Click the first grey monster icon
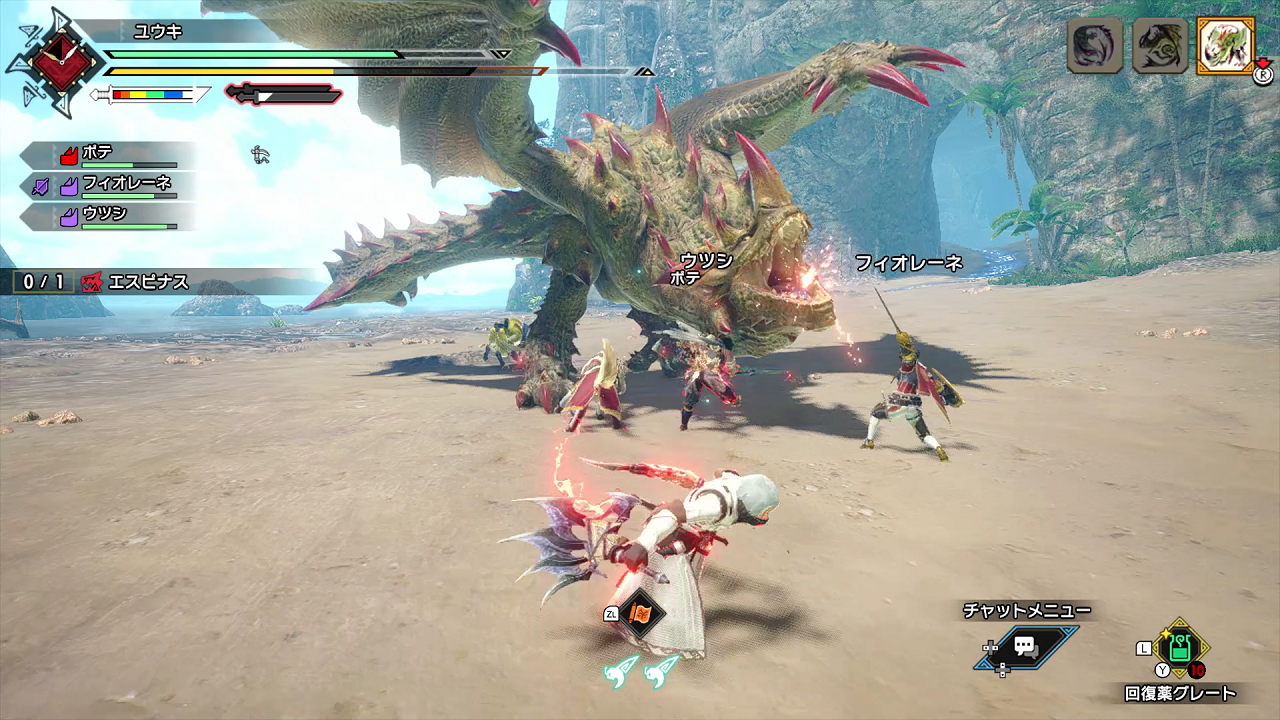 coord(1095,46)
